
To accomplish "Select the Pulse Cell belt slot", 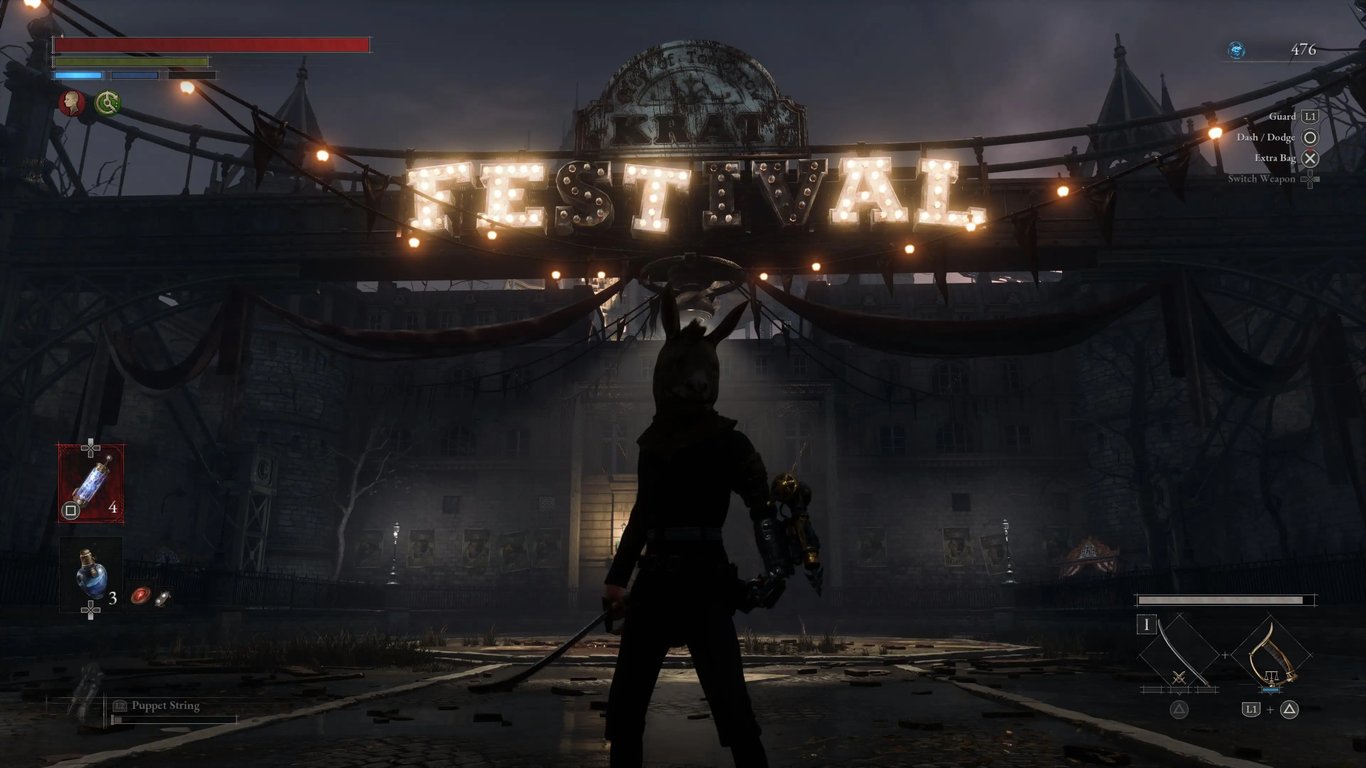I will [91, 483].
